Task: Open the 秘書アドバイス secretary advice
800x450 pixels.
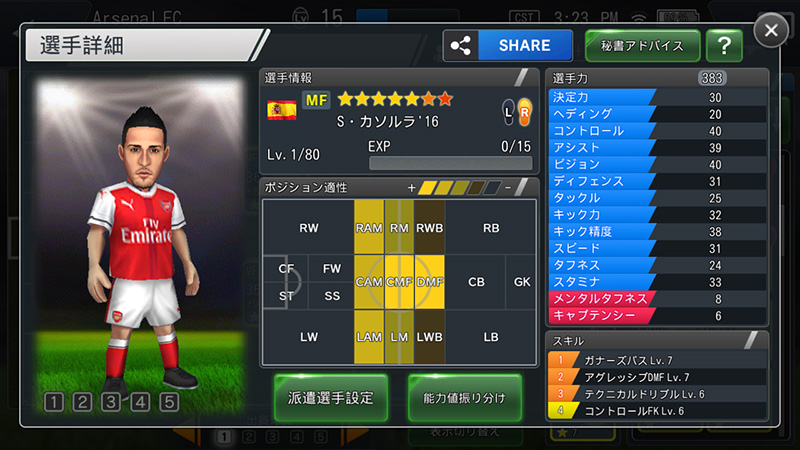Action: tap(642, 45)
